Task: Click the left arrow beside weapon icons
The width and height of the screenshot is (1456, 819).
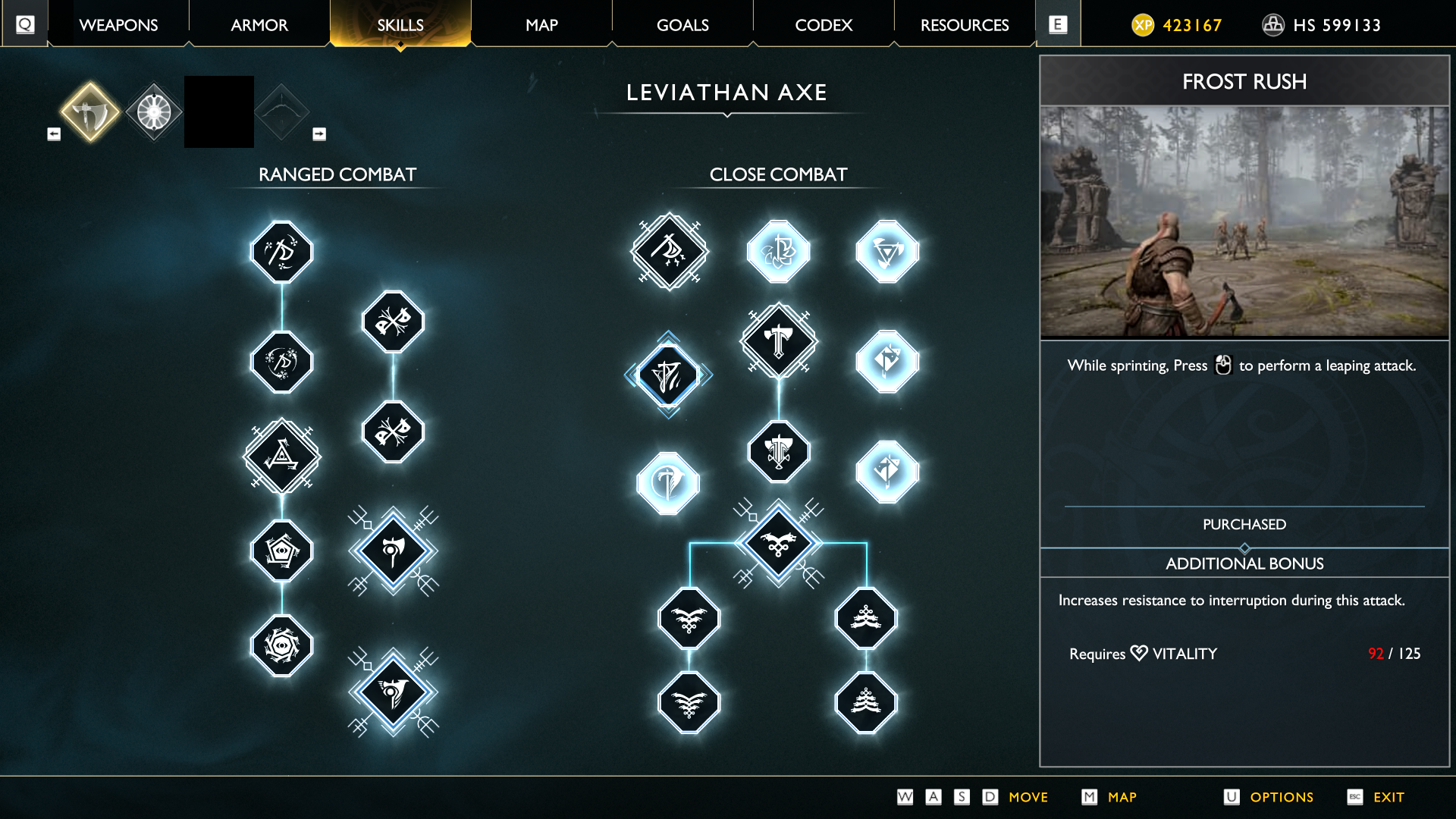Action: click(54, 134)
